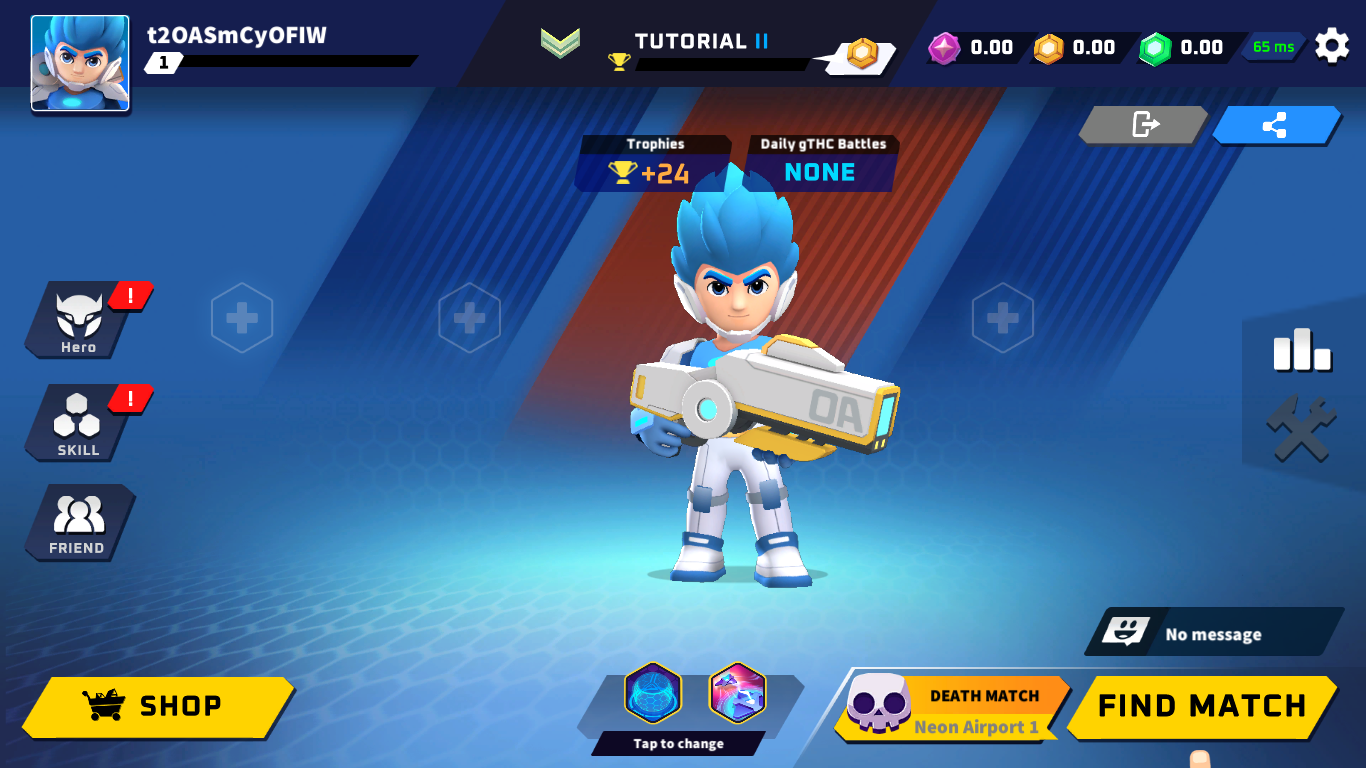View the Daily gTHC Battles panel
The width and height of the screenshot is (1366, 768).
[821, 164]
